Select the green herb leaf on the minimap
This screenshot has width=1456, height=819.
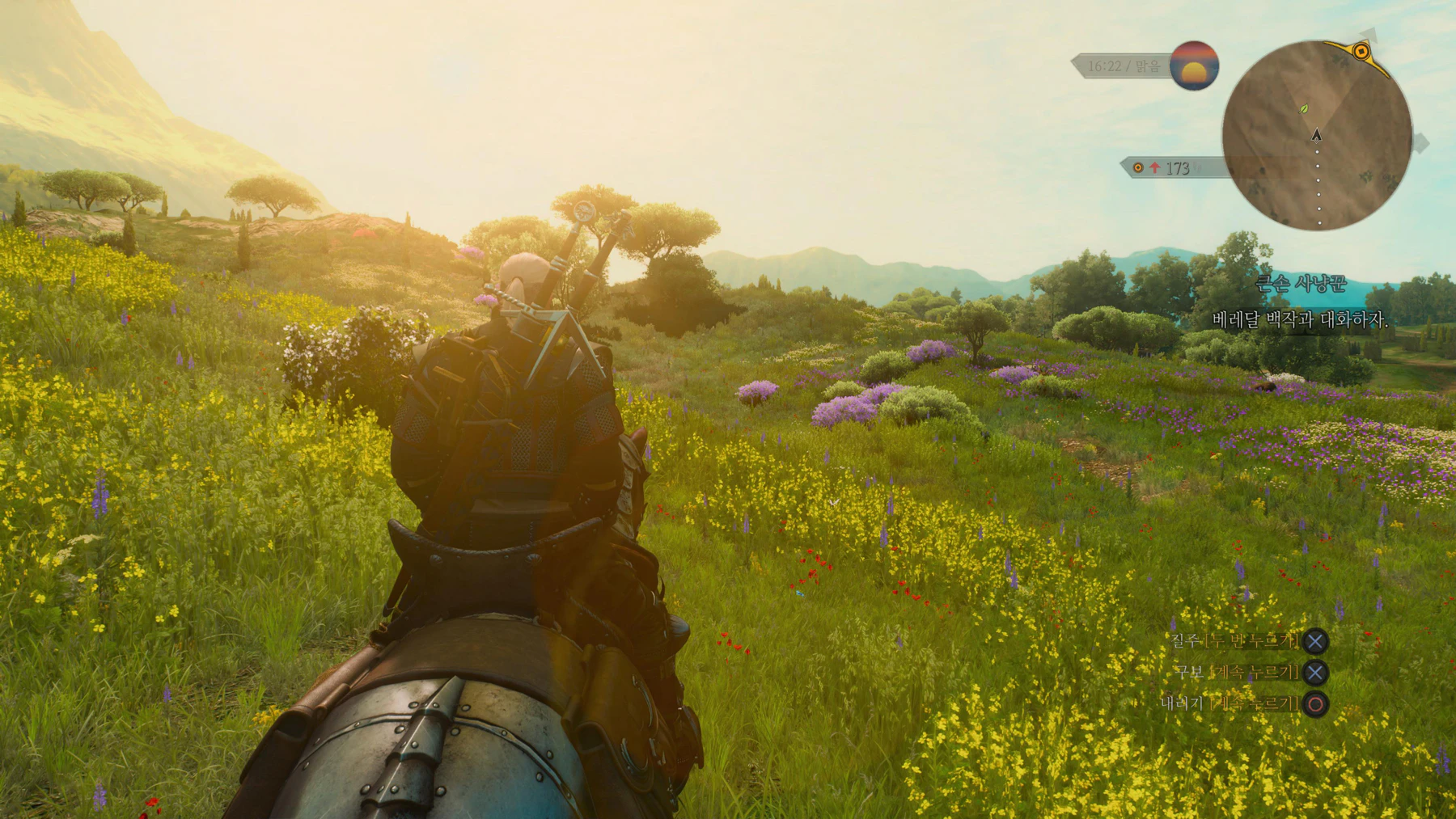coord(1304,108)
